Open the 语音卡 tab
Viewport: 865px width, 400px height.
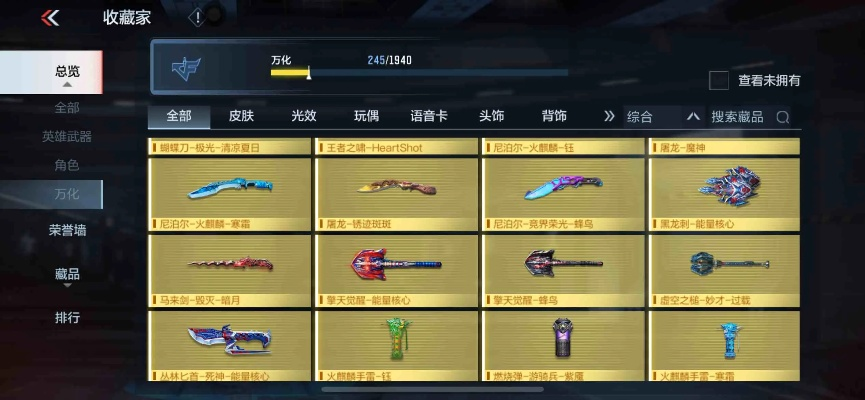(429, 116)
